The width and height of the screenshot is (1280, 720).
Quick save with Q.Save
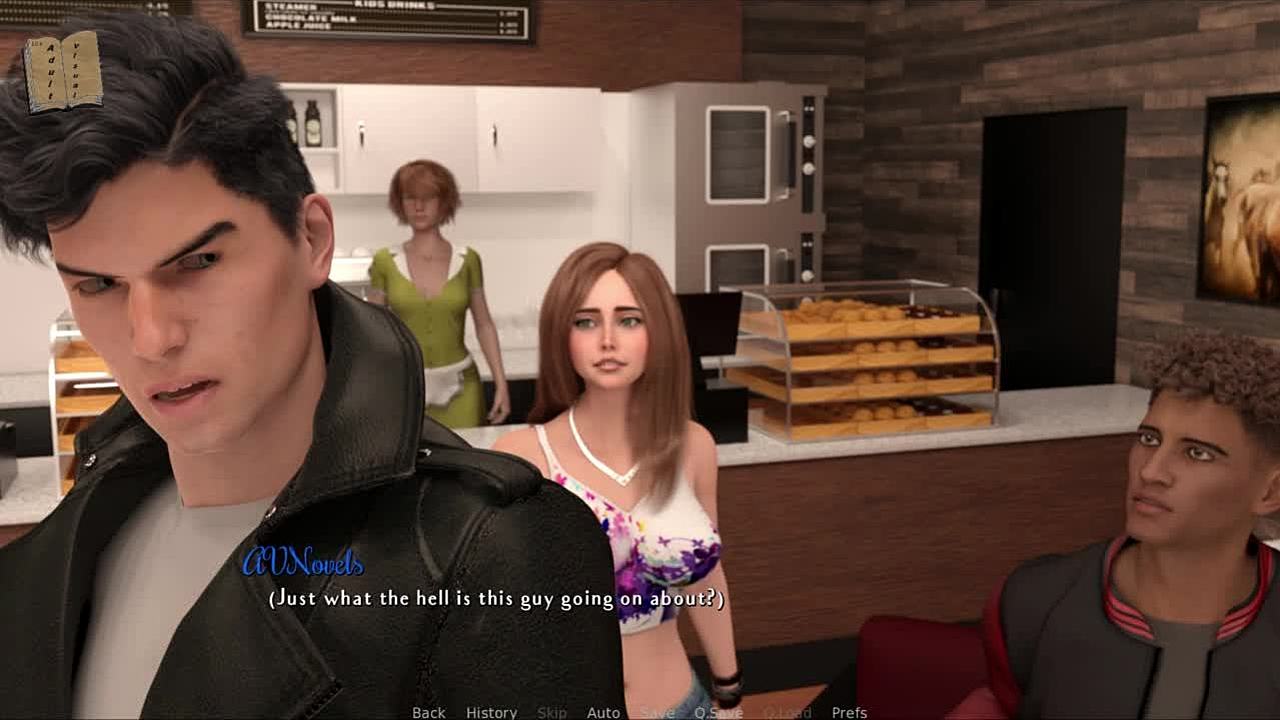coord(718,712)
